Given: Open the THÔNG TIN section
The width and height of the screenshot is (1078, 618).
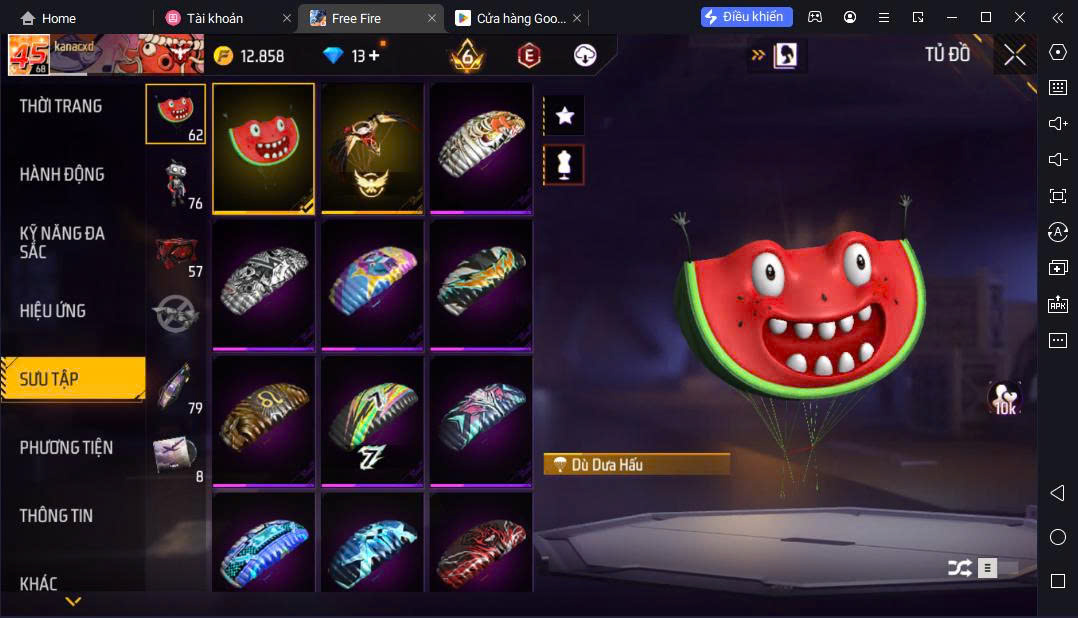Looking at the screenshot, I should pos(56,516).
